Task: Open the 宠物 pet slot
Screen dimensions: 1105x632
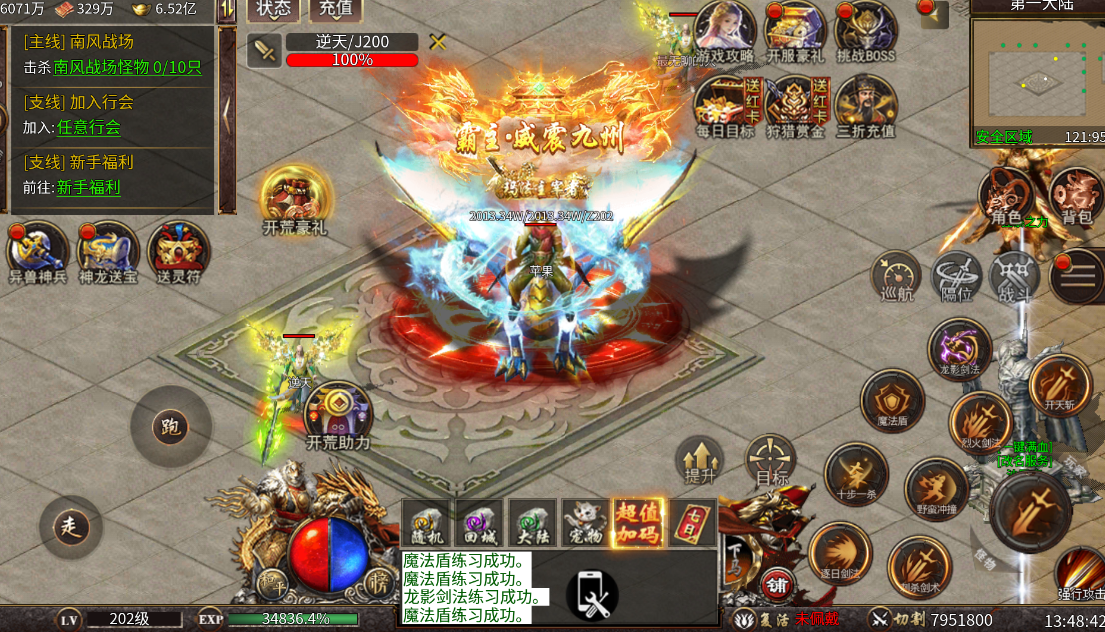Action: [585, 522]
